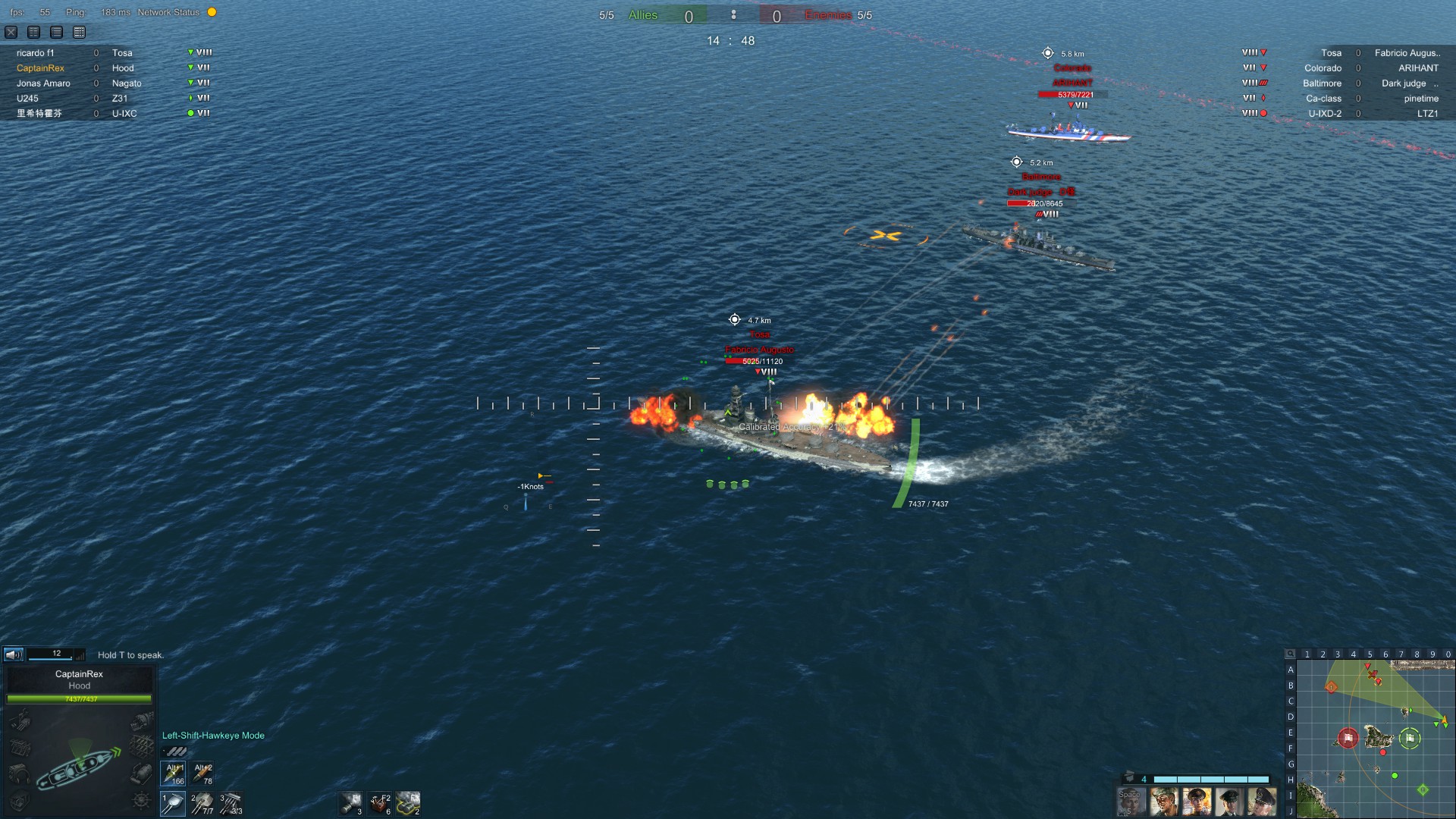Expand the grid-style message panel icon
The image size is (1456, 819).
(x=78, y=32)
